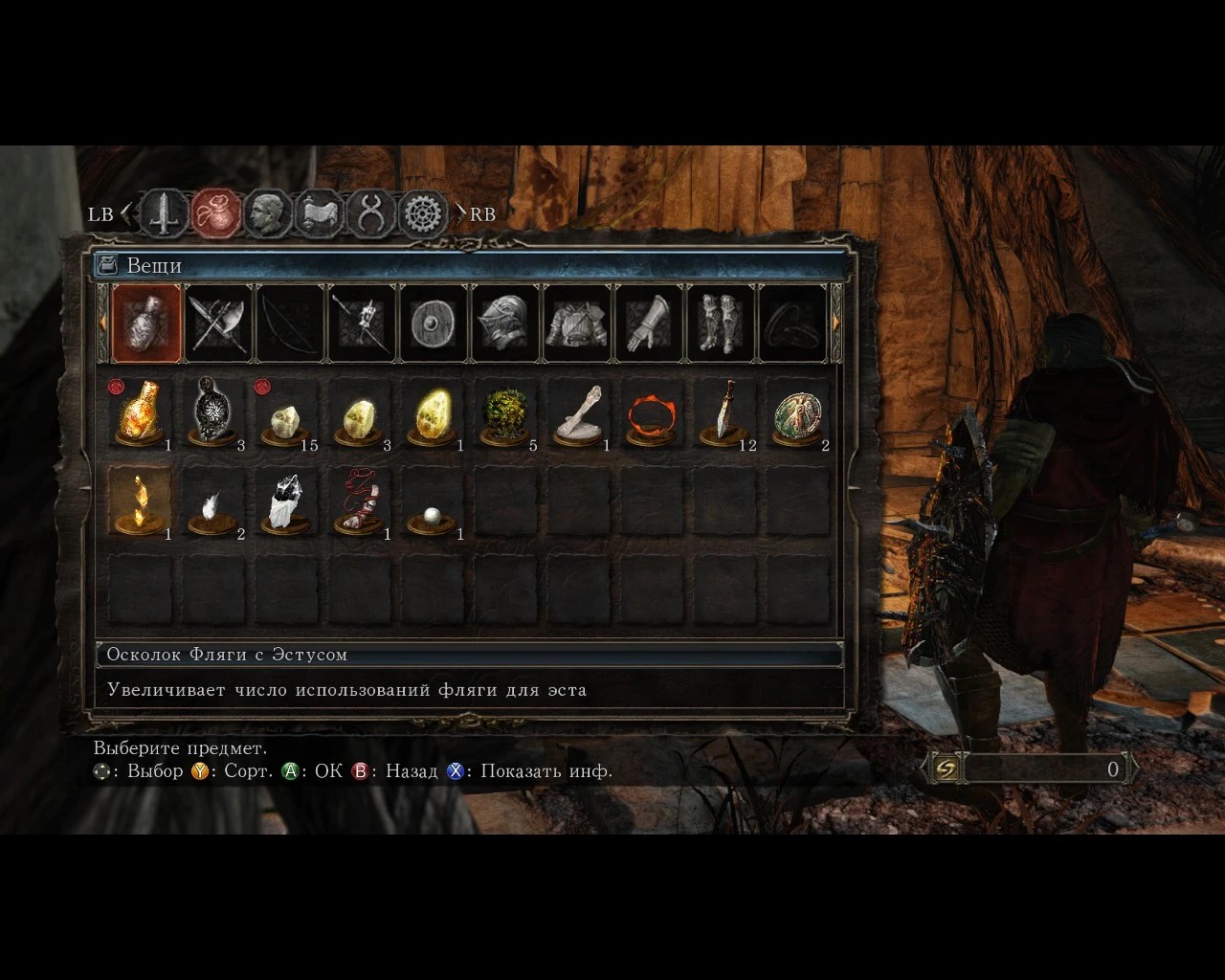The height and width of the screenshot is (980, 1225).
Task: Open the head profile status tab
Action: (x=268, y=213)
